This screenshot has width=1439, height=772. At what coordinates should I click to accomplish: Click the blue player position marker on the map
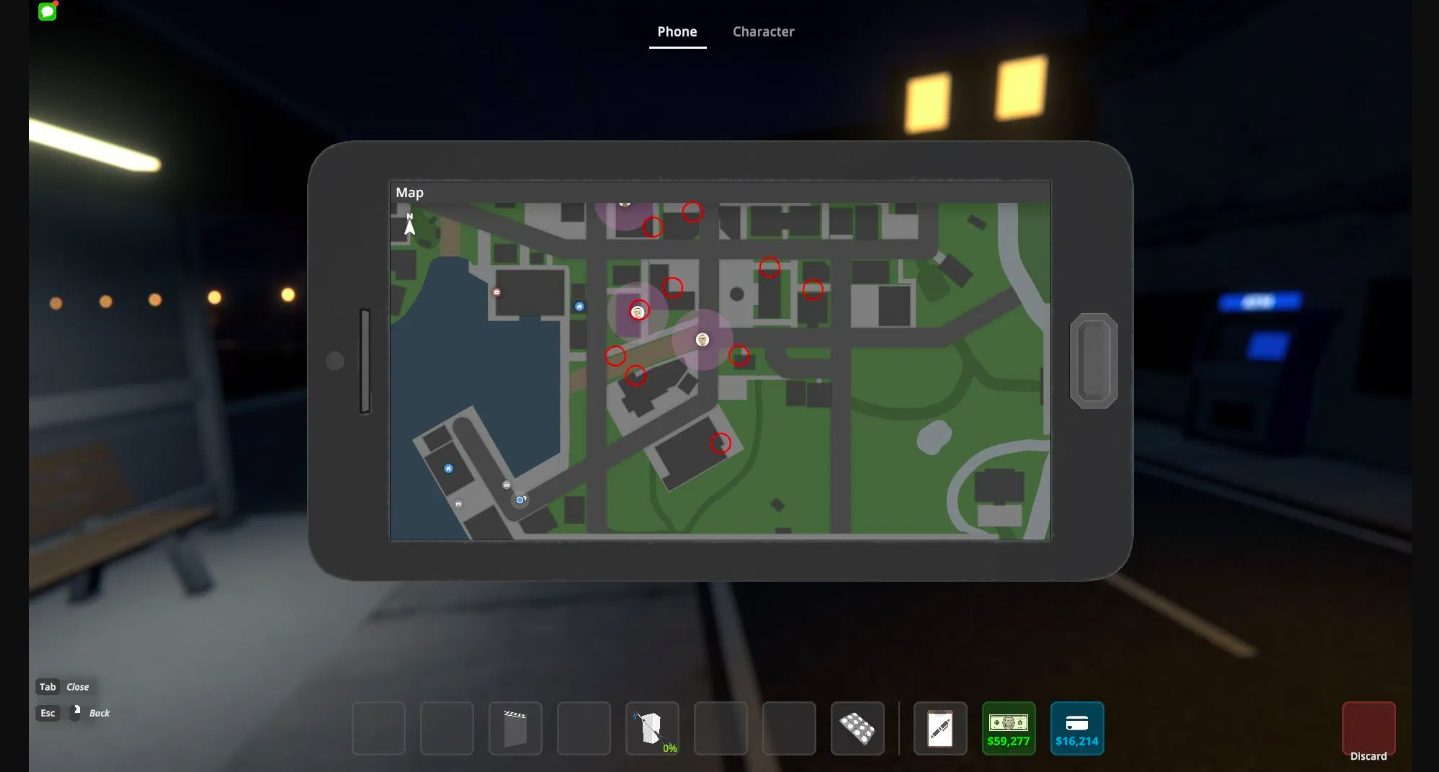518,500
